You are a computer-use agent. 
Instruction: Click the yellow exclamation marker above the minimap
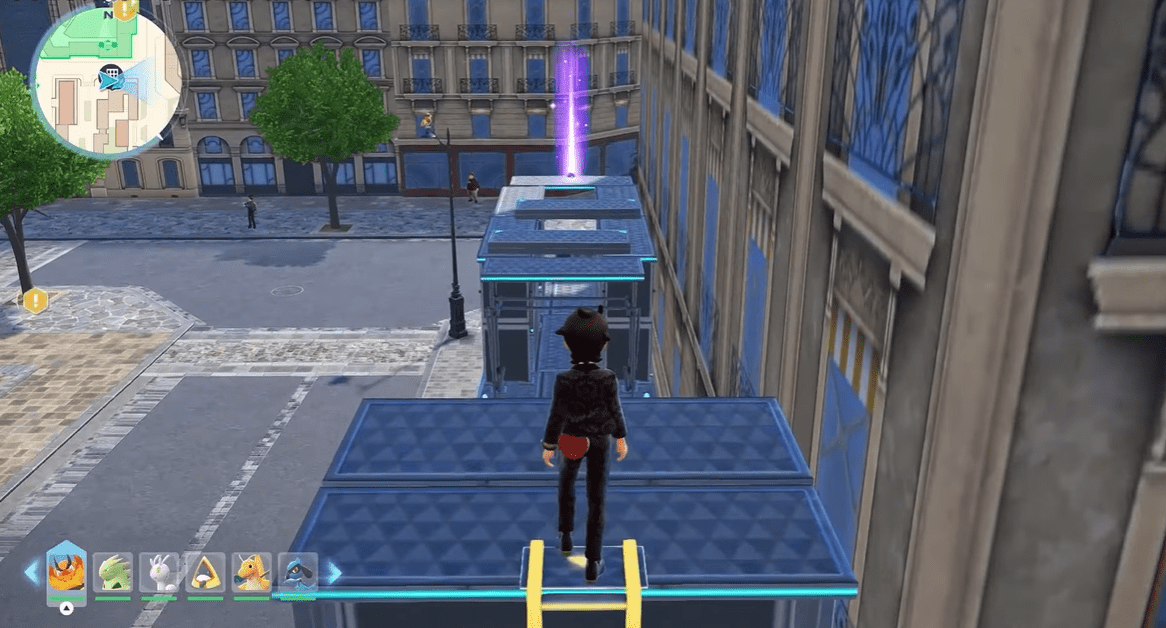pos(125,9)
